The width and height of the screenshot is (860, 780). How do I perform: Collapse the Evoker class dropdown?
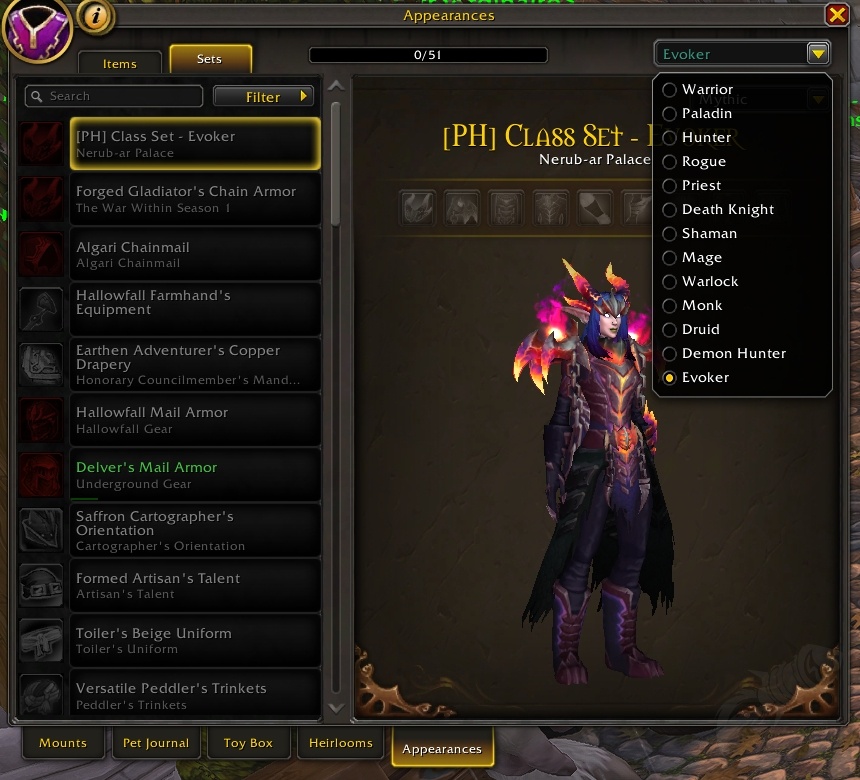[x=818, y=54]
